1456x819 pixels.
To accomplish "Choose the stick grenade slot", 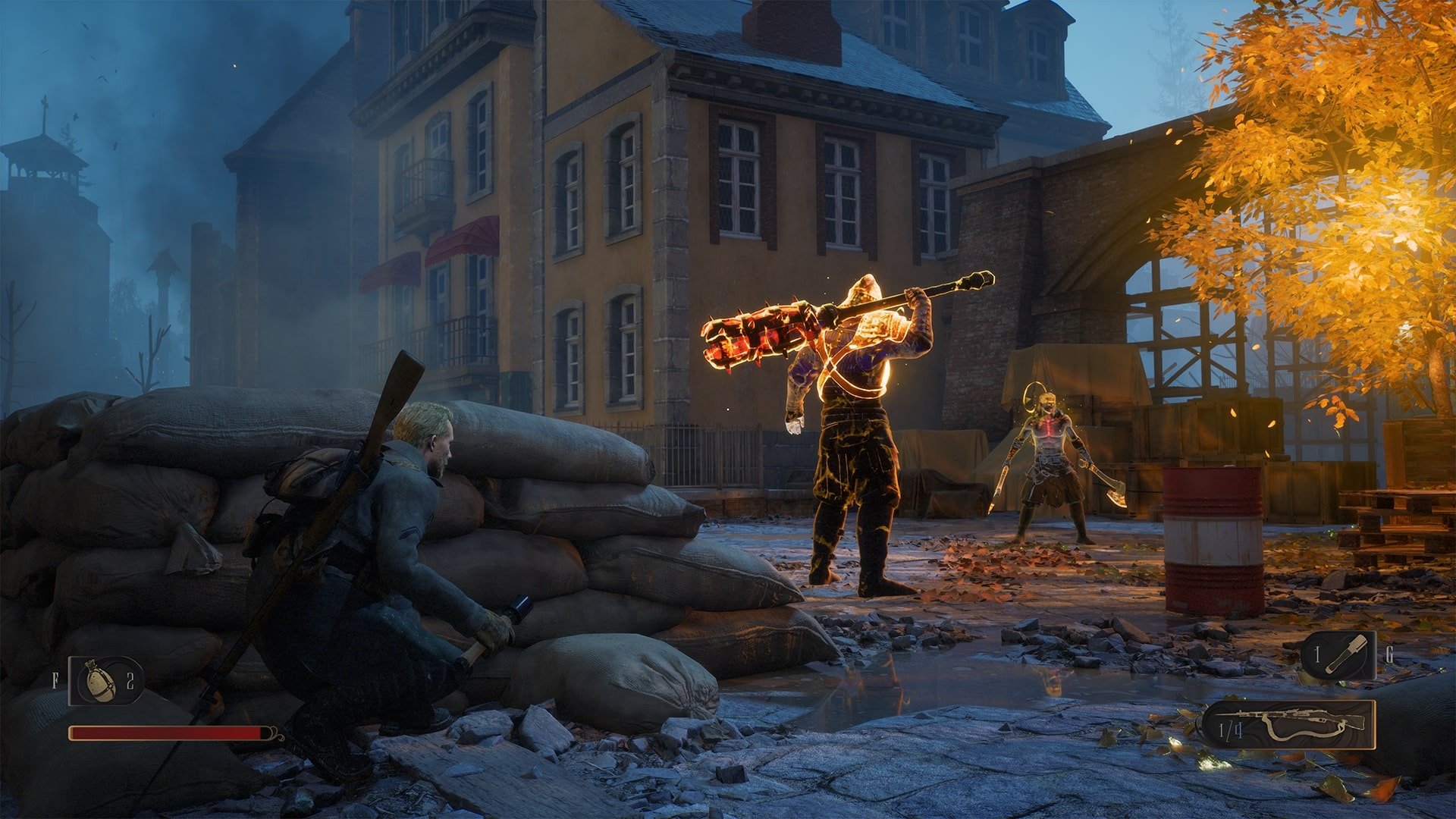I will 1338,655.
